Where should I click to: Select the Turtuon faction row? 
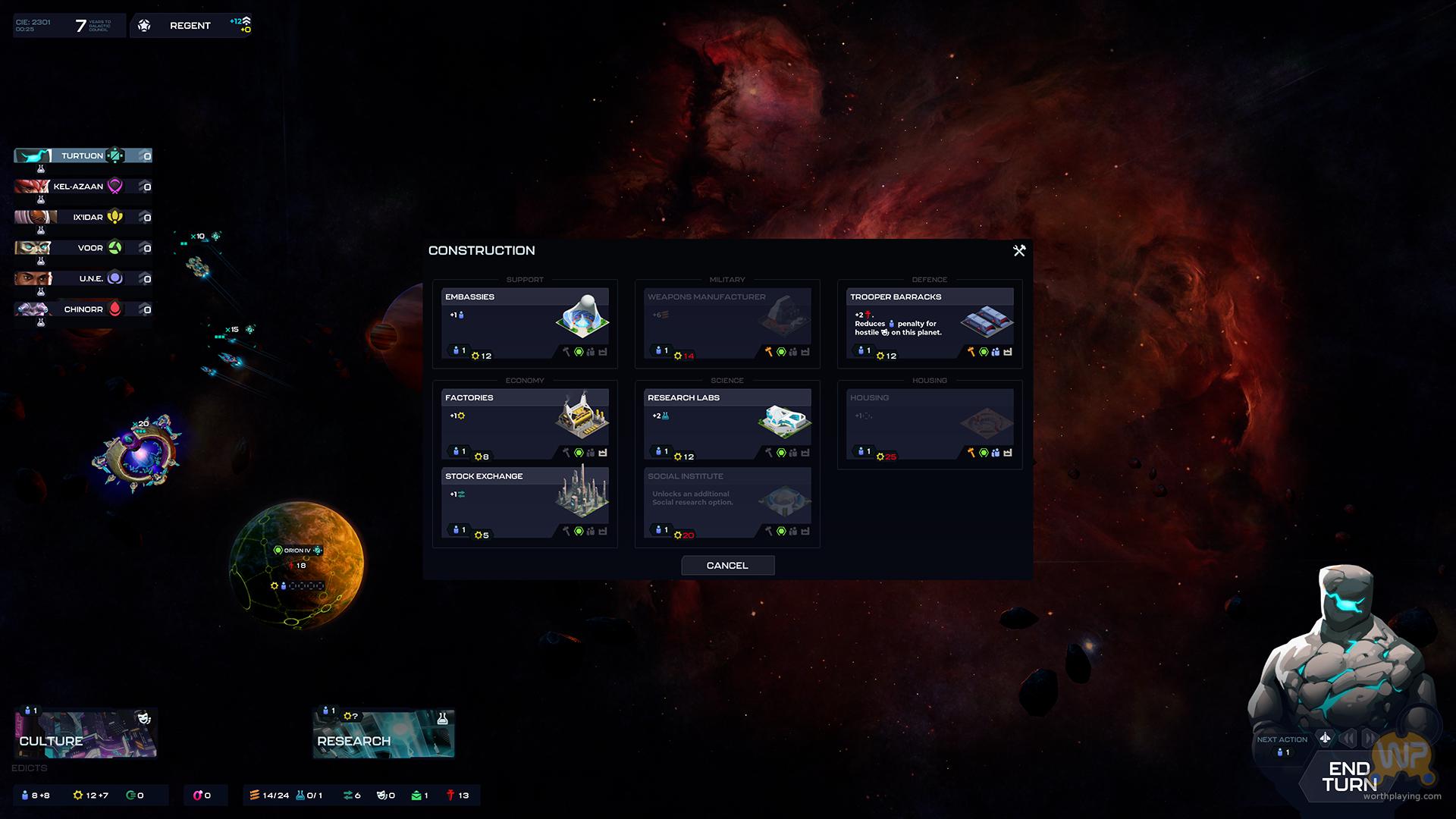83,156
